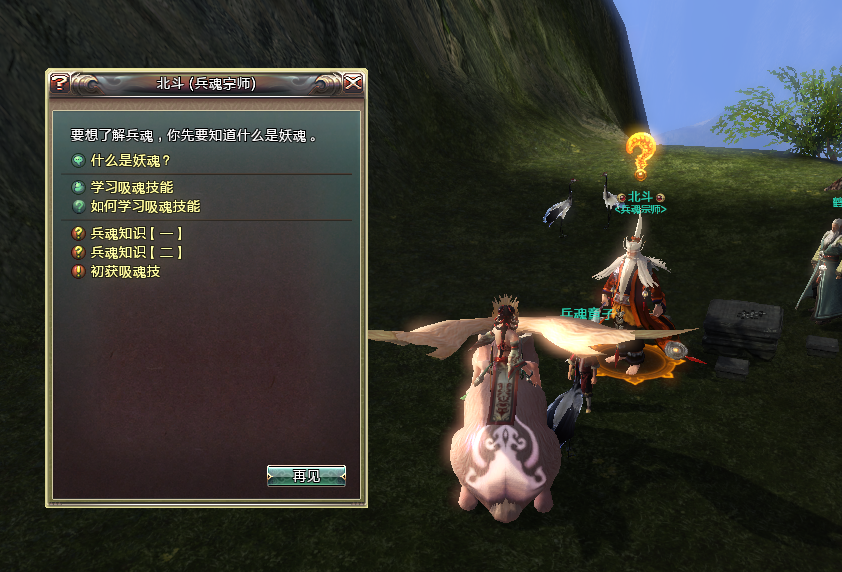The width and height of the screenshot is (842, 572).
Task: Select 如何学习吸魂技能 dialogue option
Action: pos(145,206)
